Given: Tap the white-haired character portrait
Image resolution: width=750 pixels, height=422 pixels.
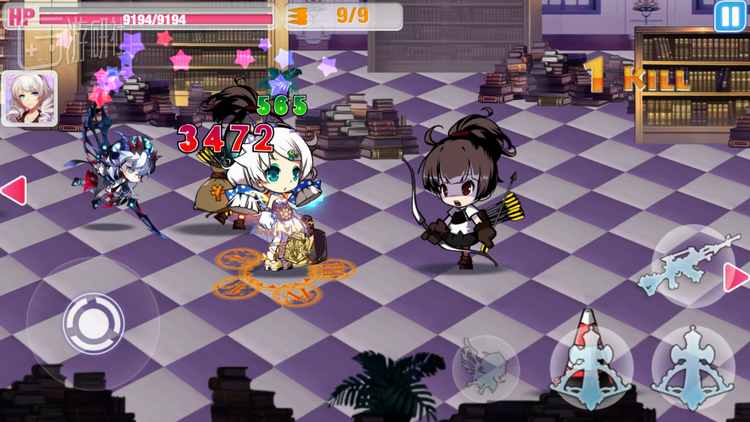Looking at the screenshot, I should click(x=28, y=98).
